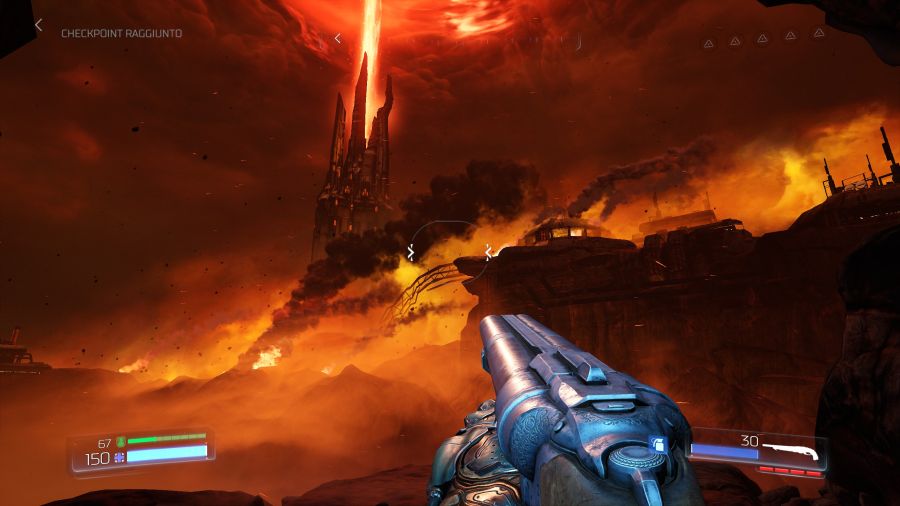Click the back arrow beside the checkpoint notice
This screenshot has height=506, width=900.
tap(39, 25)
